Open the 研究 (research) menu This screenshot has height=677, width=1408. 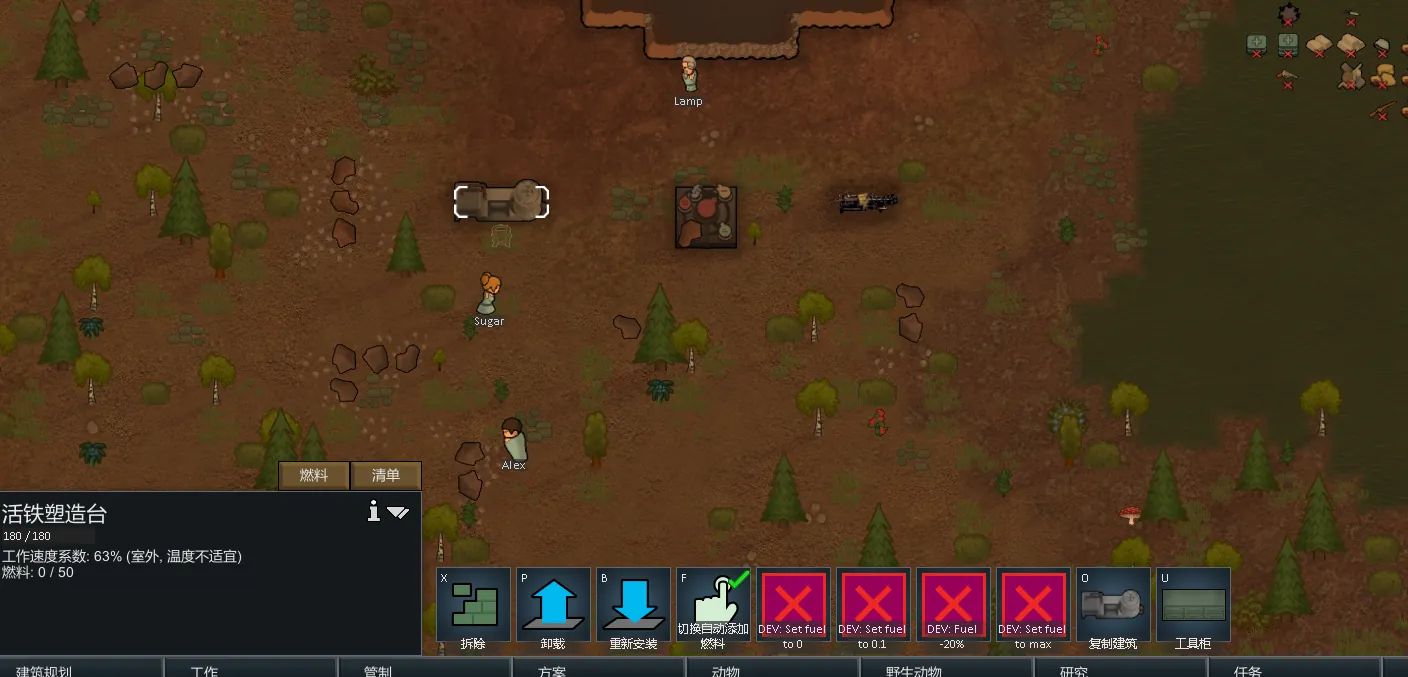tap(1073, 668)
